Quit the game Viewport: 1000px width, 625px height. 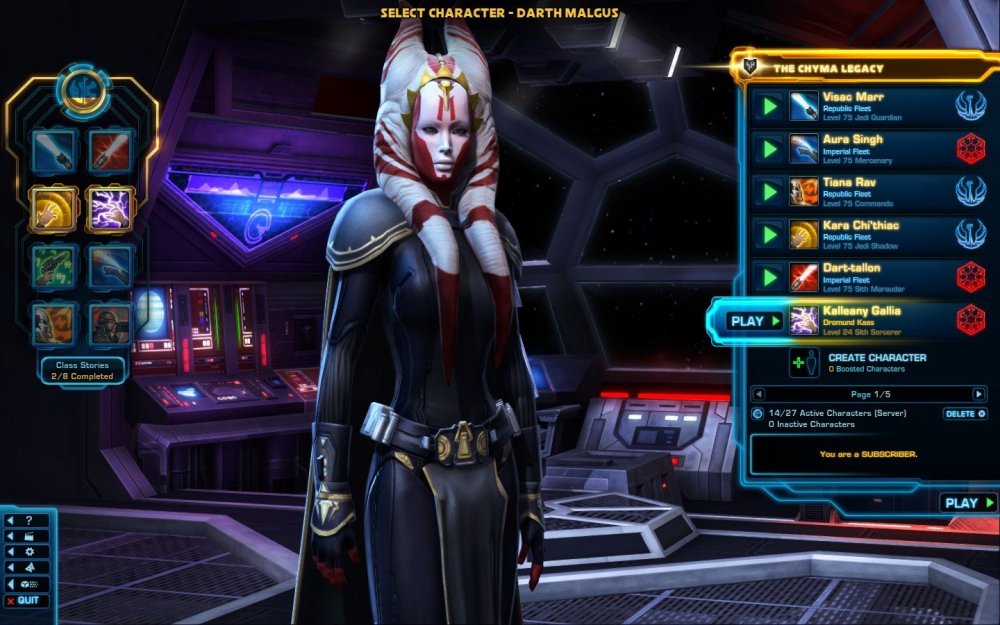(x=23, y=601)
